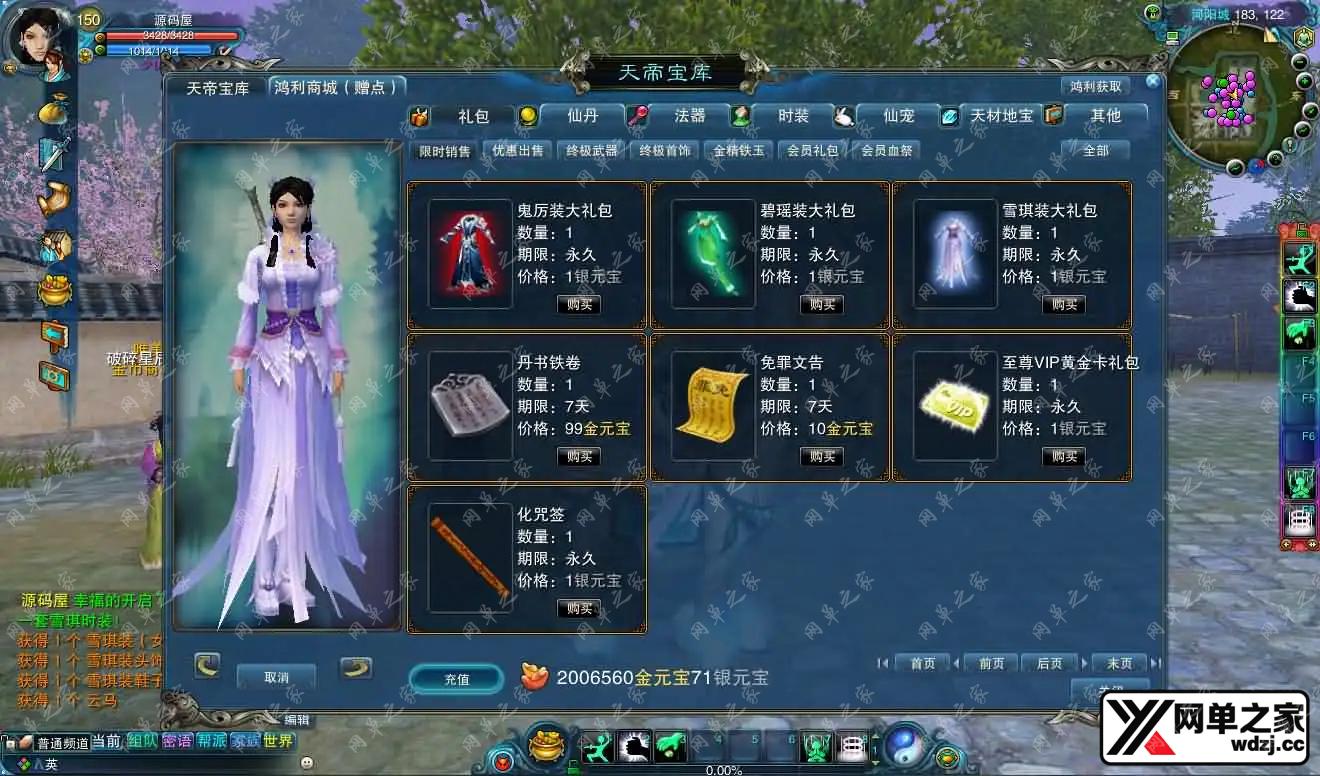Buy the 鬼厉装大礼包
This screenshot has height=776, width=1320.
click(x=579, y=304)
